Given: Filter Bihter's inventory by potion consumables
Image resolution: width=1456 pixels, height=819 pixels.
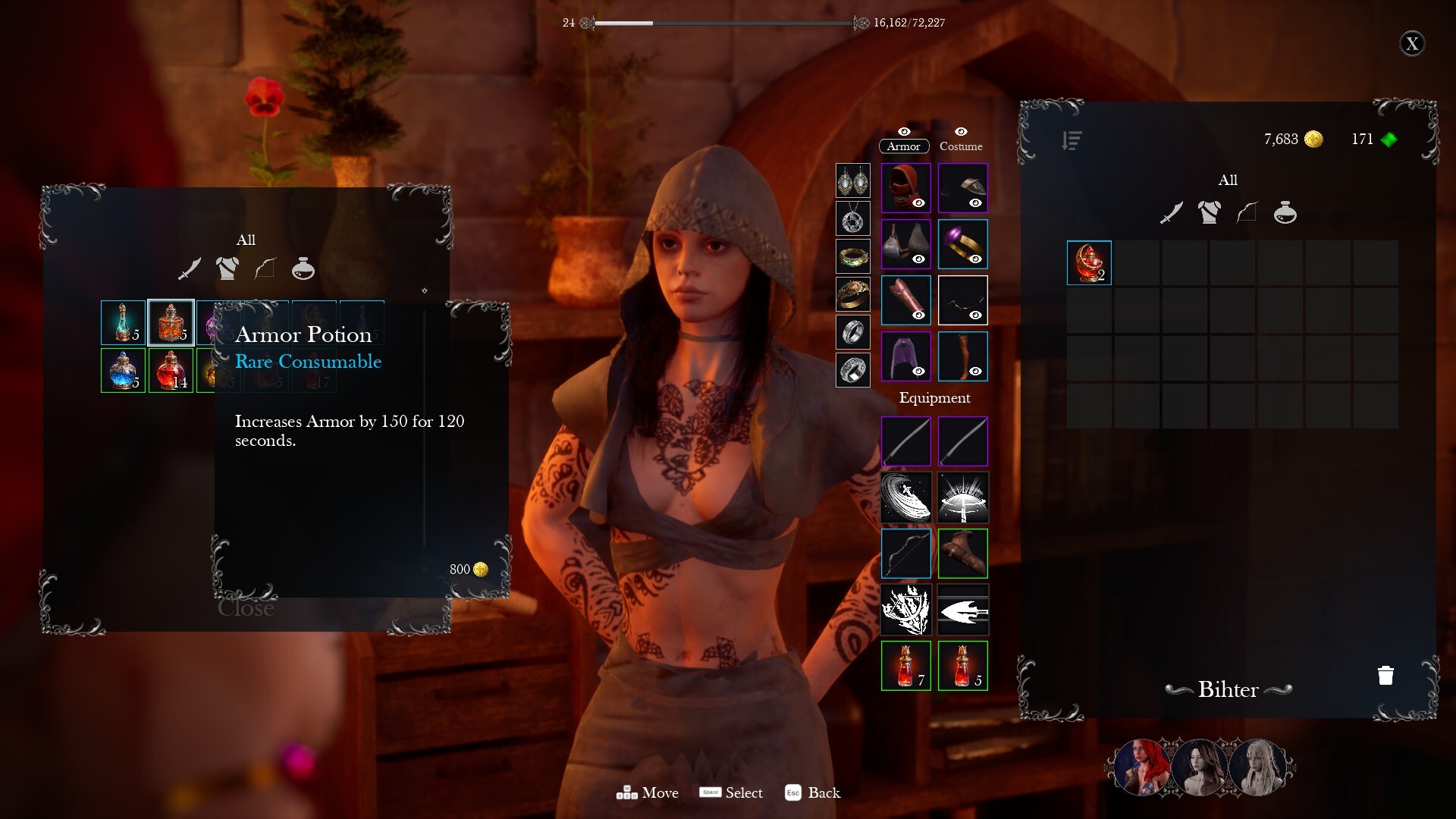Looking at the screenshot, I should click(1285, 213).
